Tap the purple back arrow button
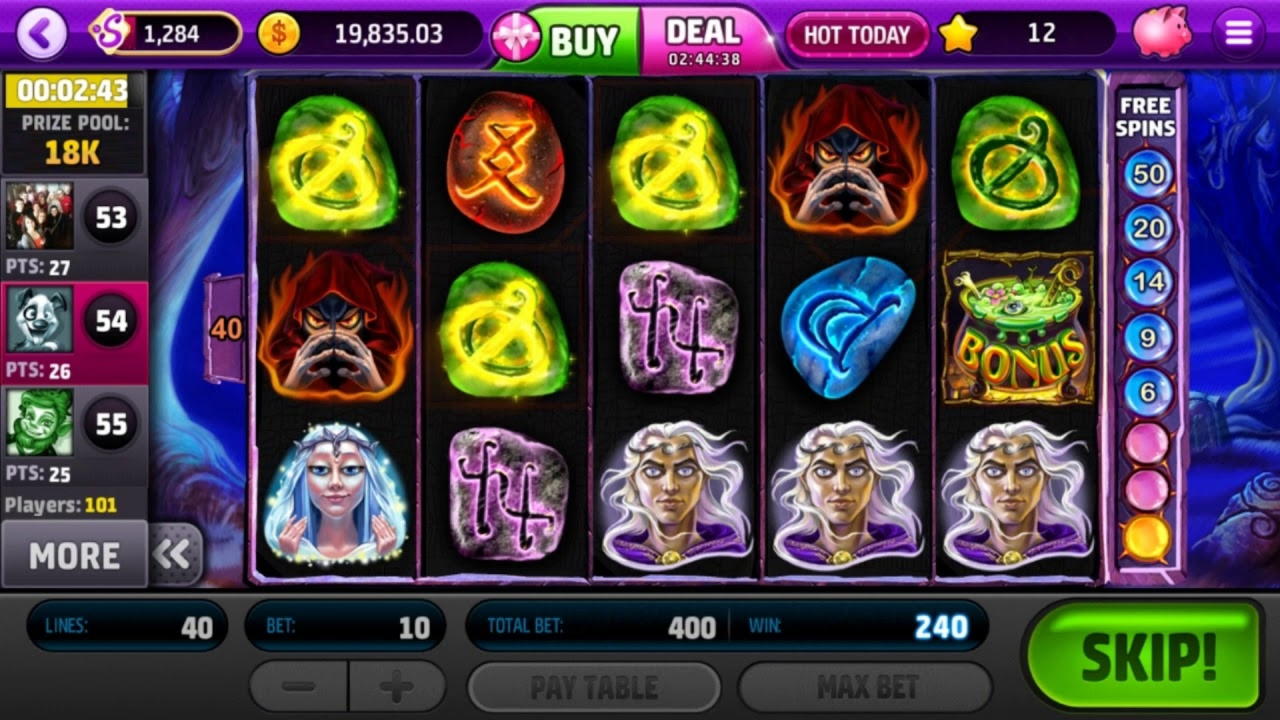1280x720 pixels. tap(41, 34)
